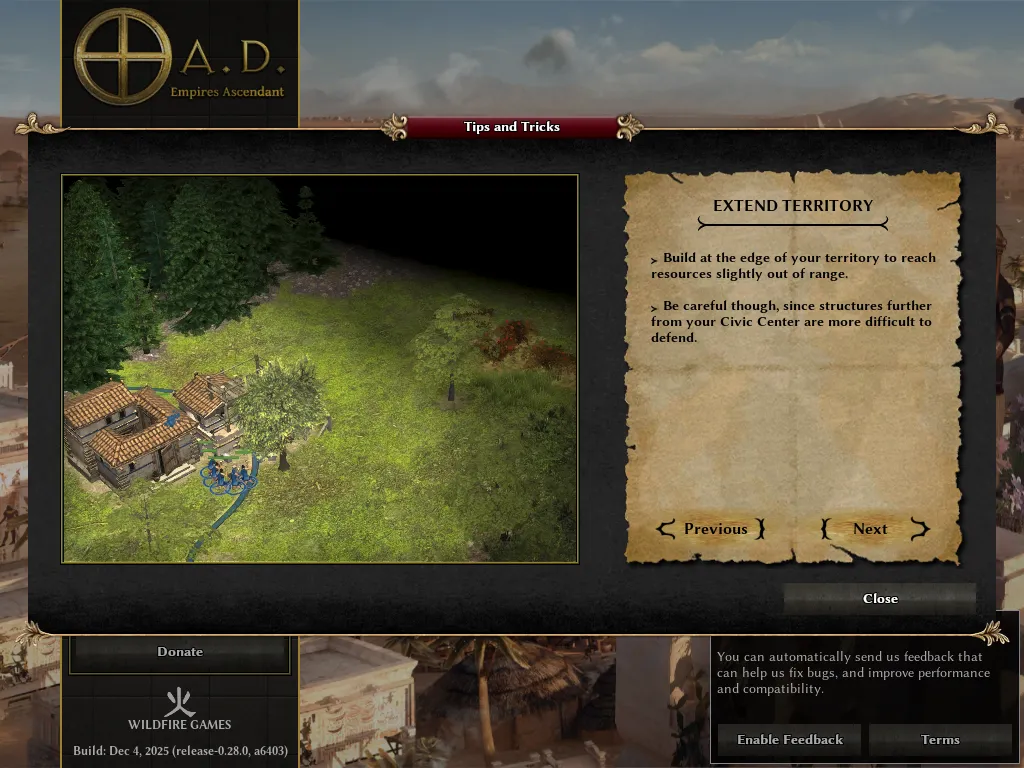This screenshot has width=1024, height=768.
Task: Go back to the previous tip
Action: pyautogui.click(x=711, y=529)
